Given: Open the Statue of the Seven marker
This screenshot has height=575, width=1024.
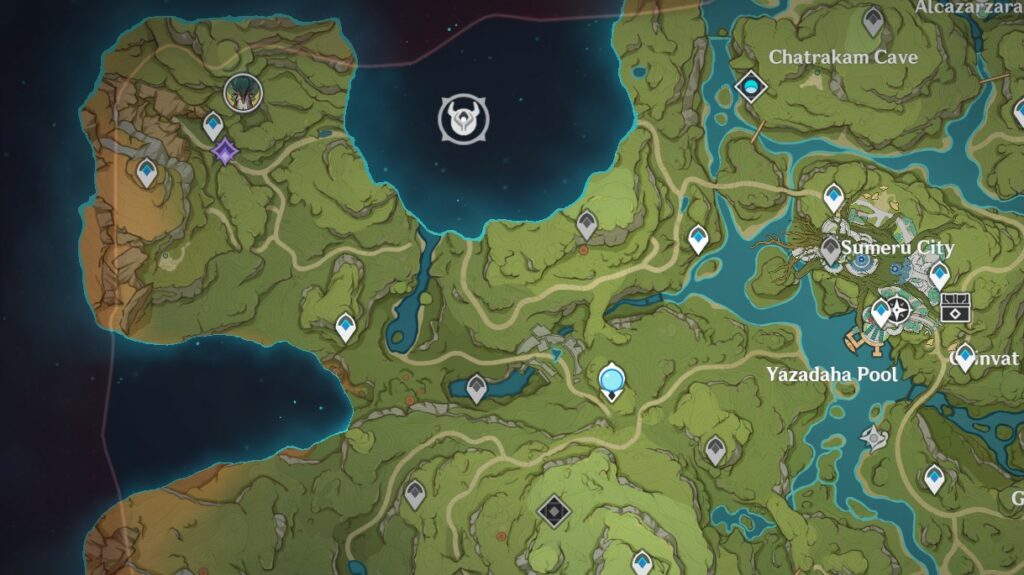Looking at the screenshot, I should click(612, 381).
